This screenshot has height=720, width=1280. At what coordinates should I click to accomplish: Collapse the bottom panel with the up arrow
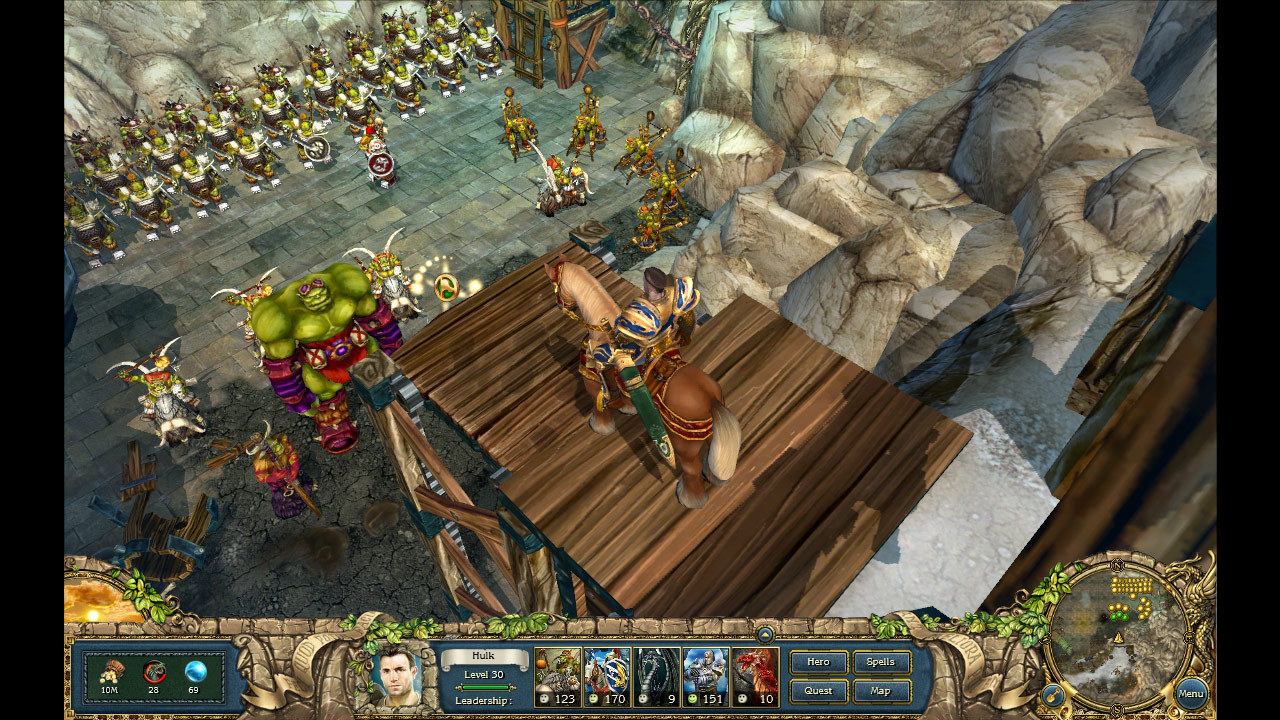tap(766, 633)
